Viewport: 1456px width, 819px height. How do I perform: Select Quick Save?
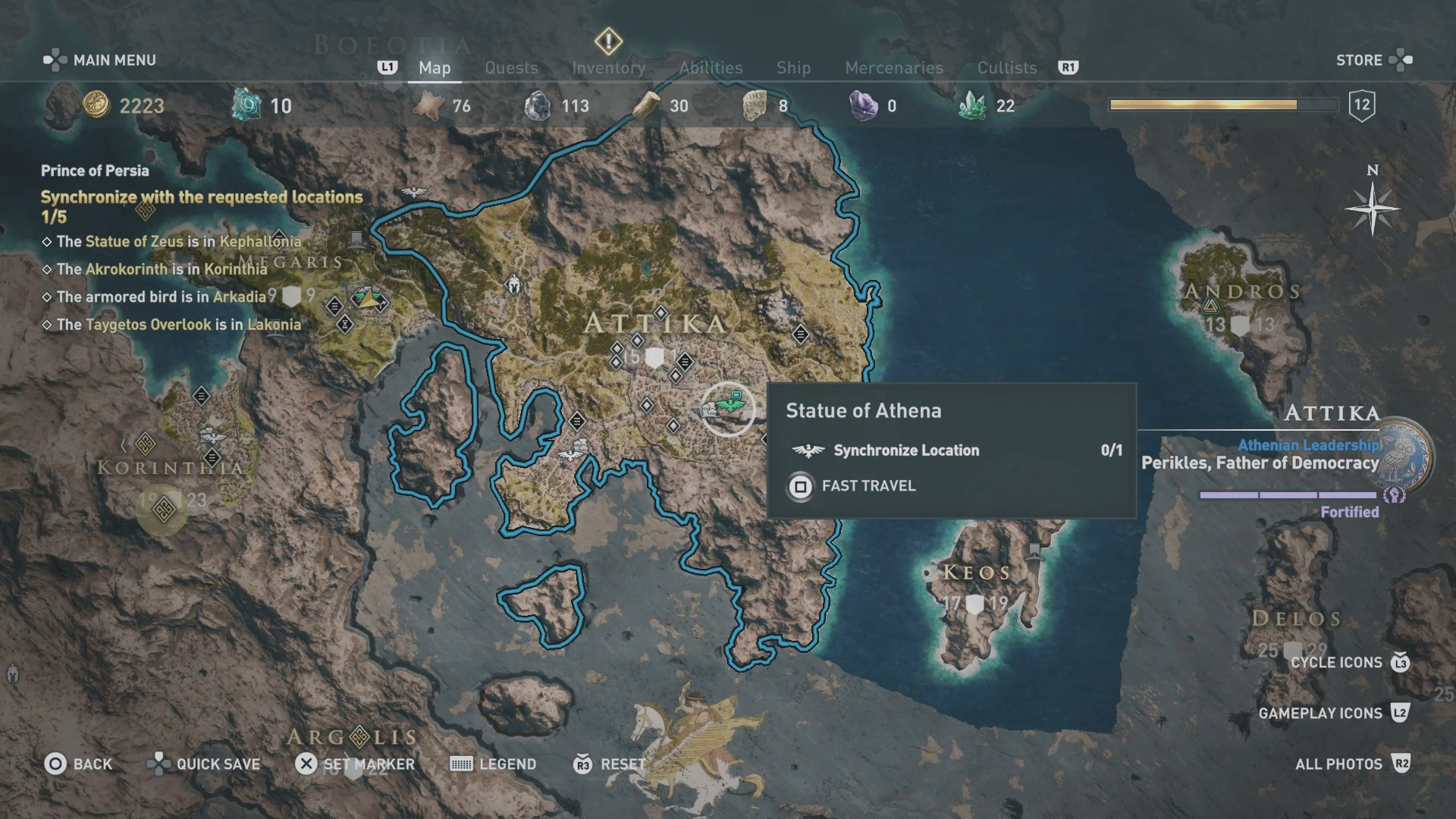204,764
